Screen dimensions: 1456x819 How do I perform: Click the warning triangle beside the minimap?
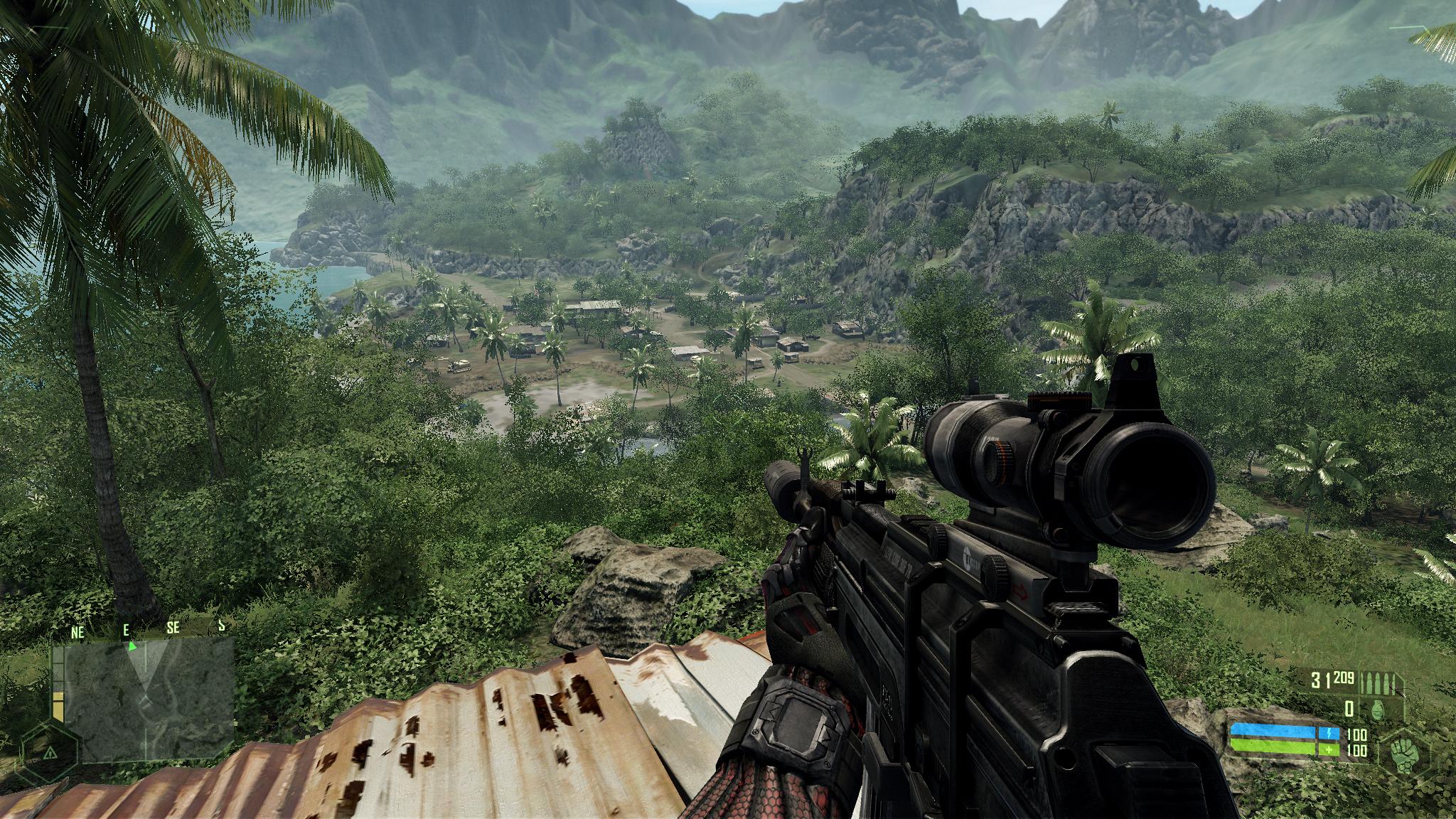tap(50, 754)
